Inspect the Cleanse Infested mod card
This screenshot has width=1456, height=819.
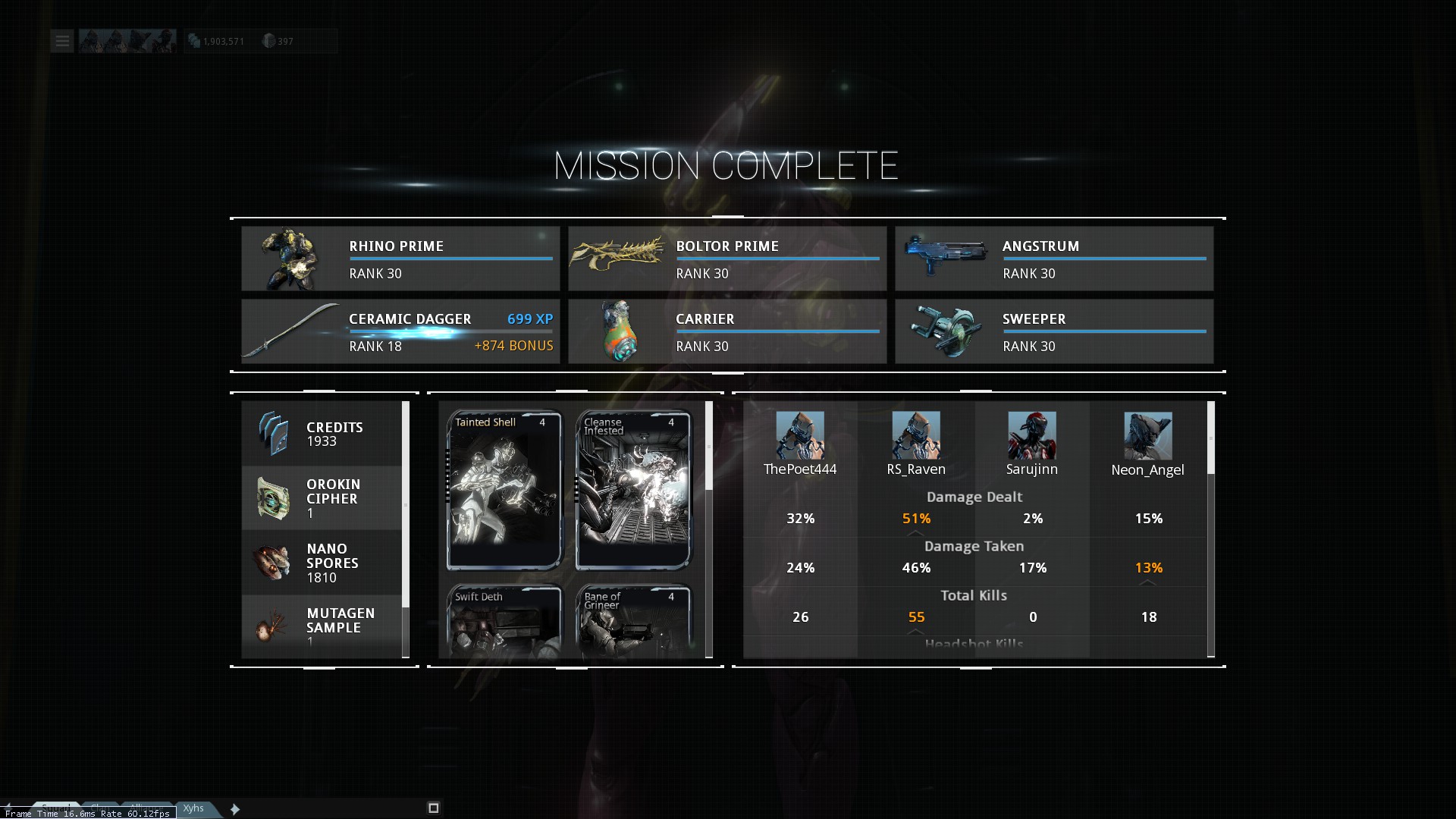(x=633, y=490)
